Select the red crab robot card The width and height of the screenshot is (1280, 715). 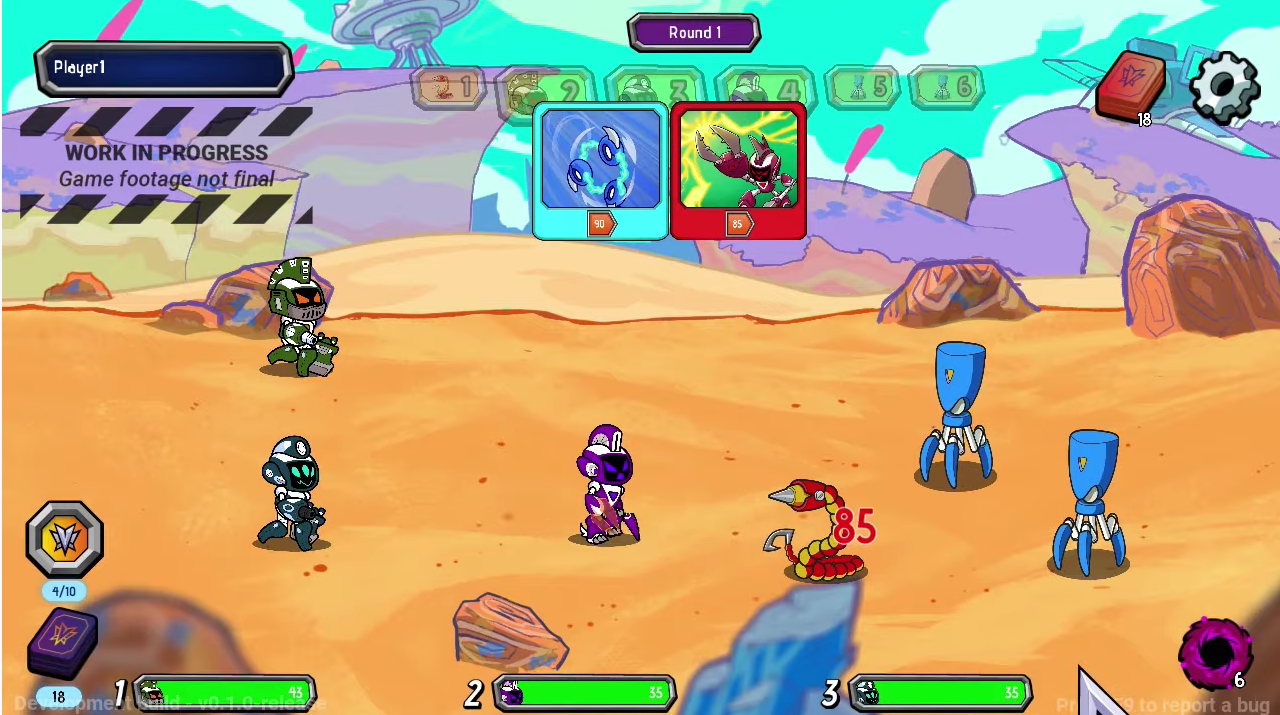point(738,170)
